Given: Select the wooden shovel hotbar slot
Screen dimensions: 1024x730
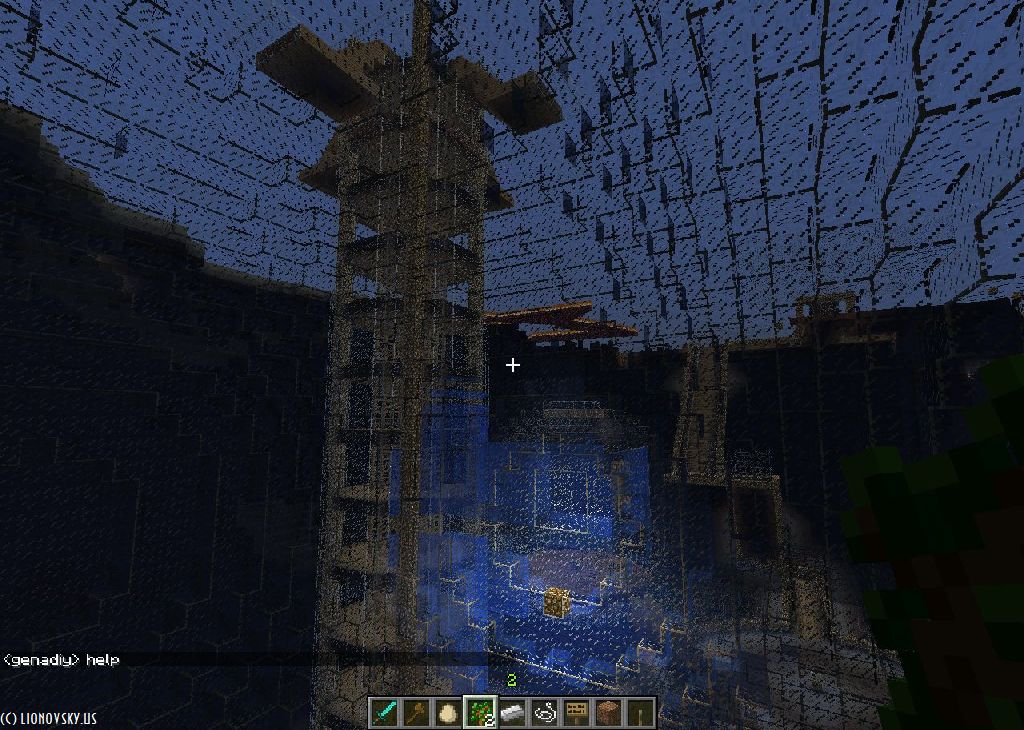Looking at the screenshot, I should coord(417,712).
